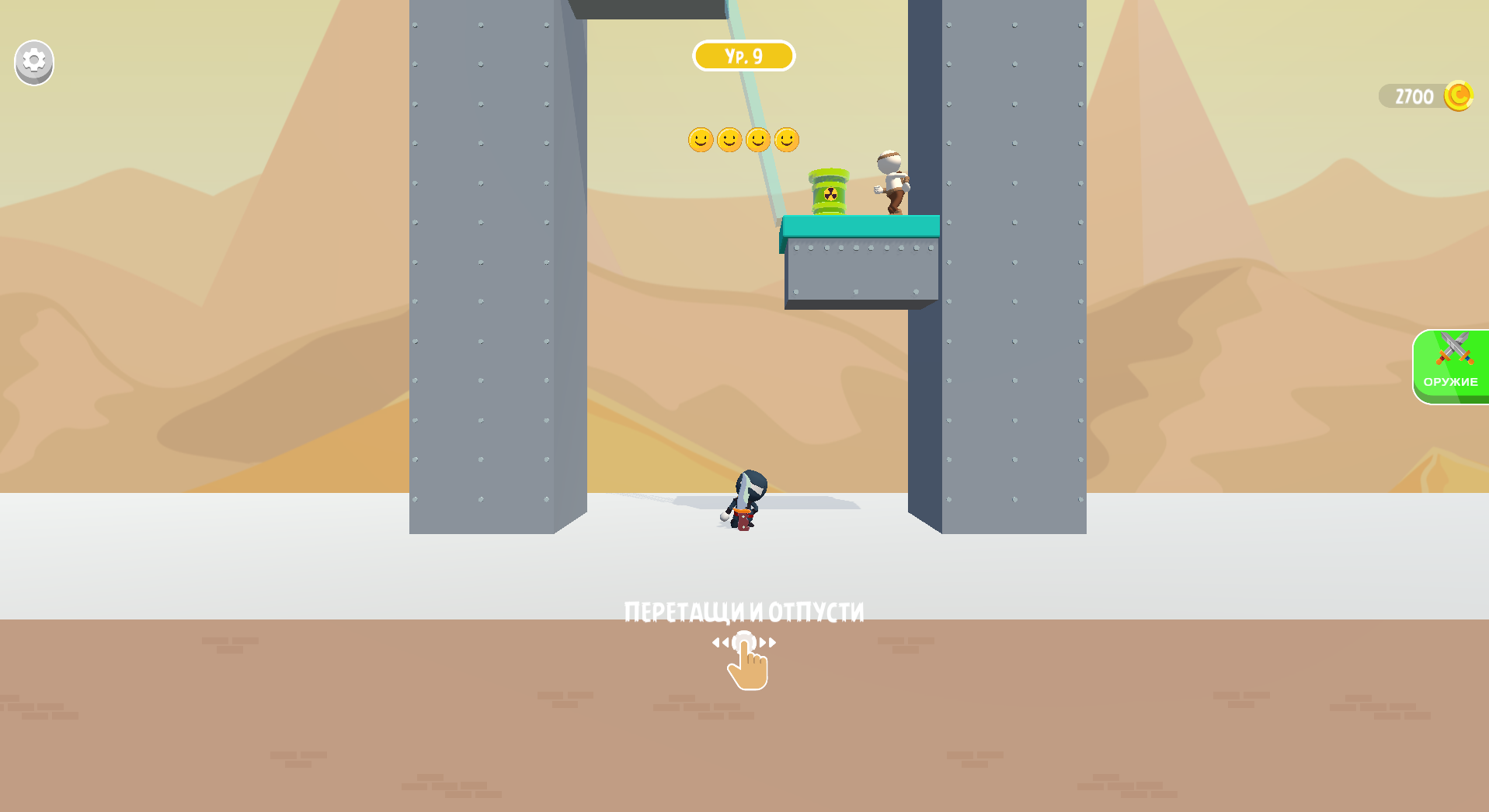
Task: Click the second smiley face icon
Action: [730, 141]
